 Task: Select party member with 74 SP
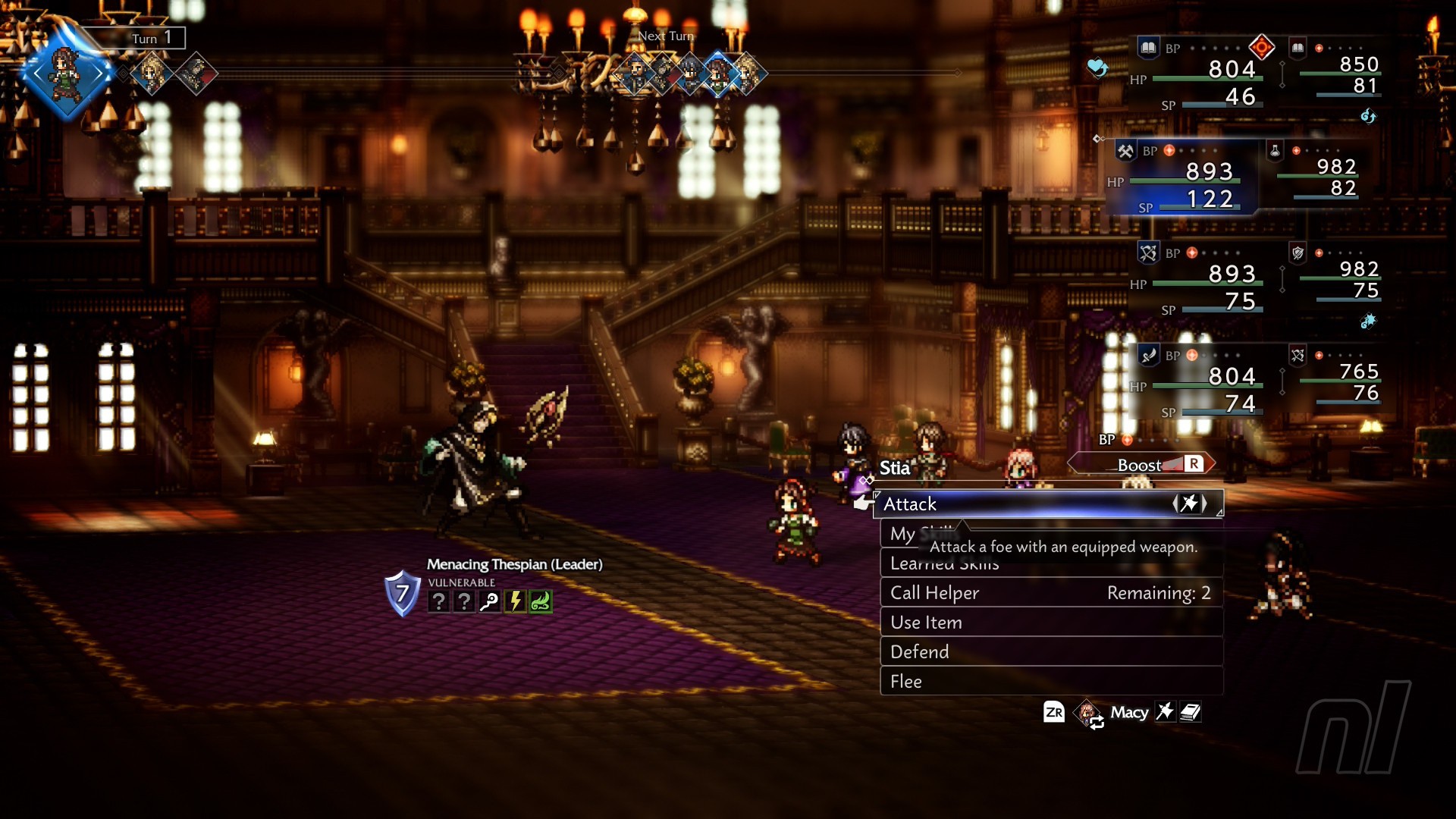1198,383
